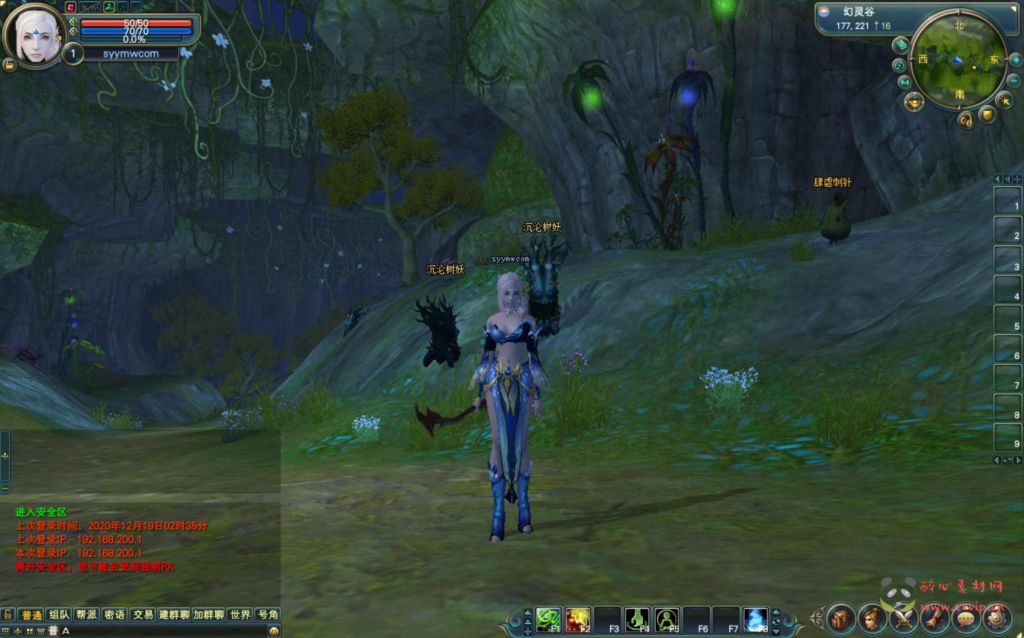Open the chat emoji smiley button

[x=274, y=631]
